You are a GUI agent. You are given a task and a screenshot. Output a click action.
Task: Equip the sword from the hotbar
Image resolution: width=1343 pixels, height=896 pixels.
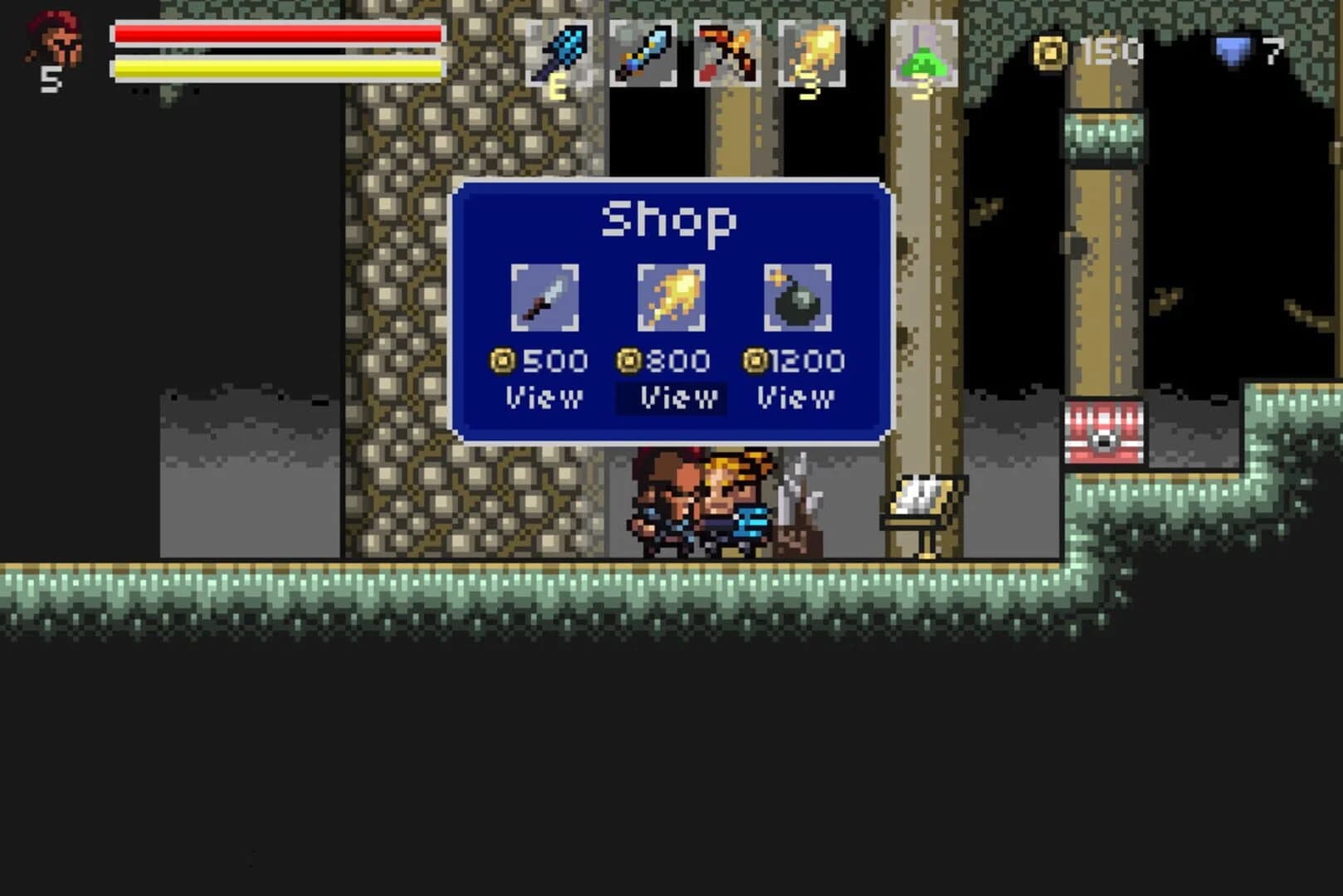point(643,51)
